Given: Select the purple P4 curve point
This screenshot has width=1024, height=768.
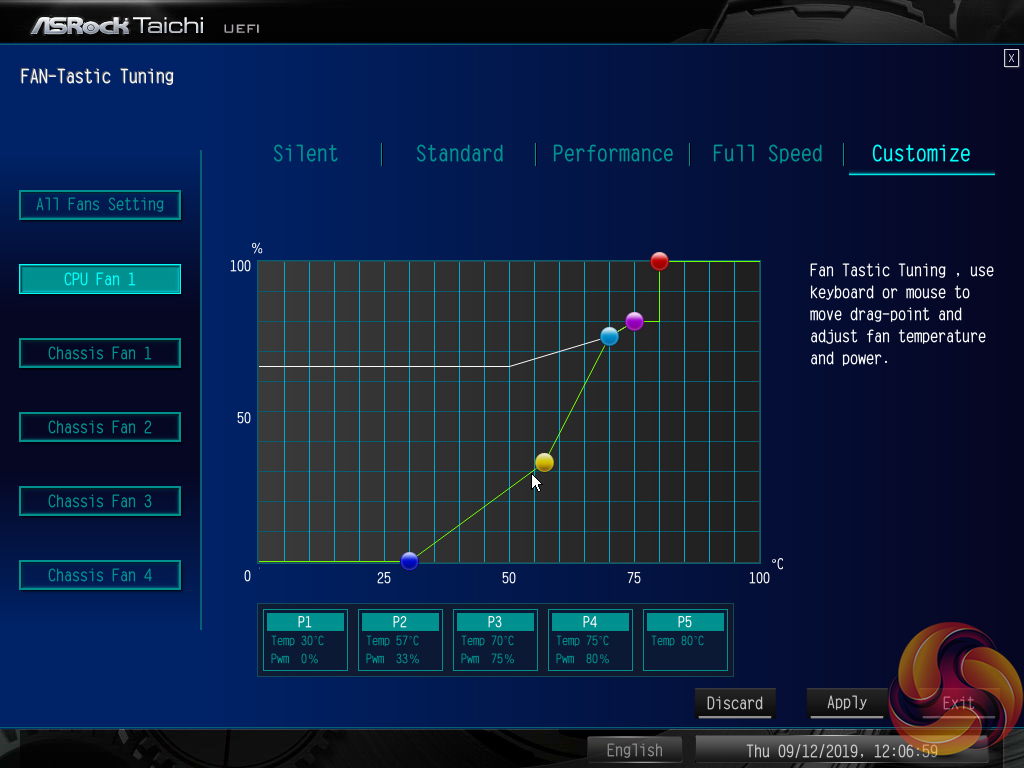Looking at the screenshot, I should (x=634, y=321).
